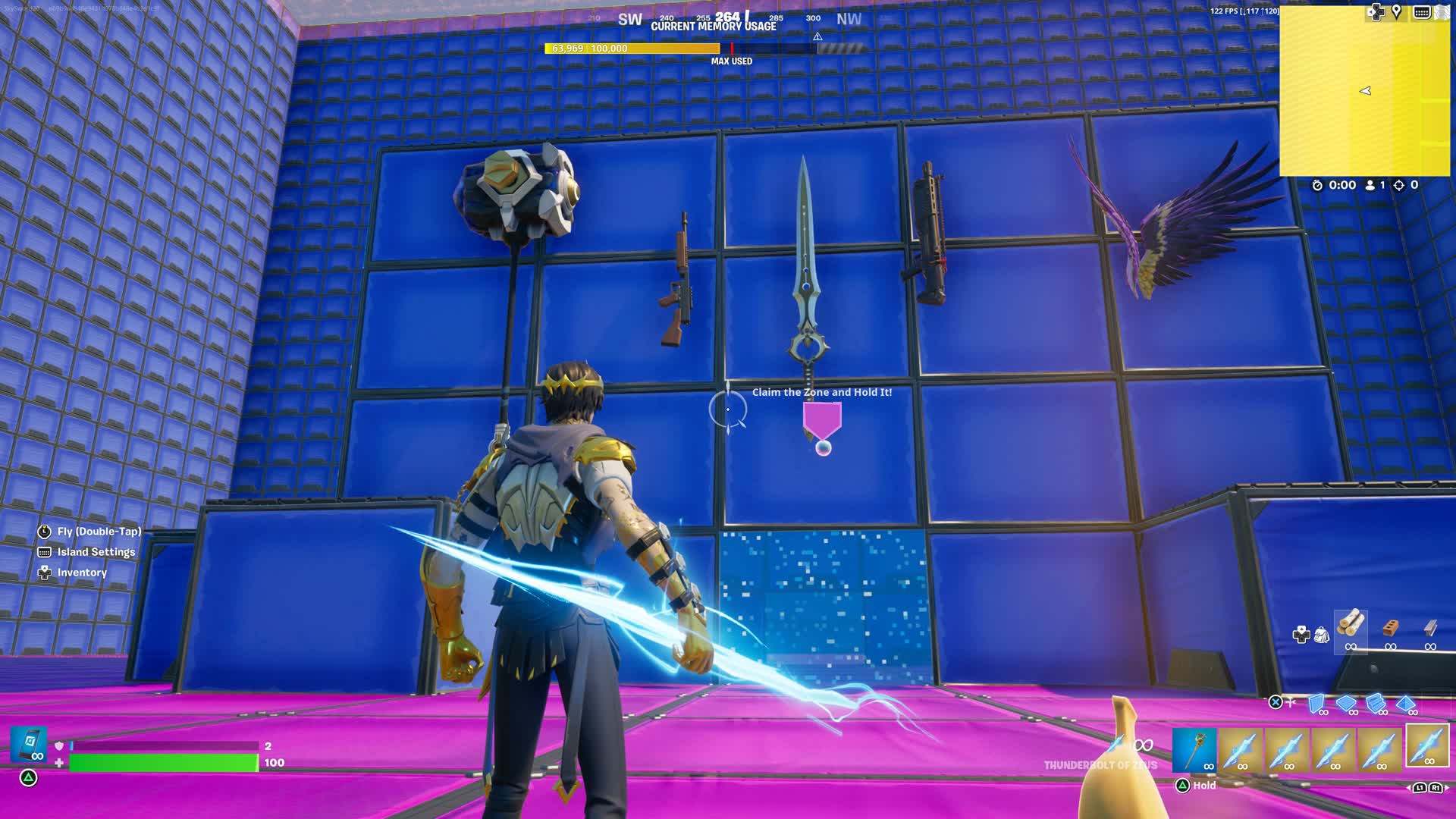
Task: Select the creative phone tool slot
Action: (x=29, y=744)
